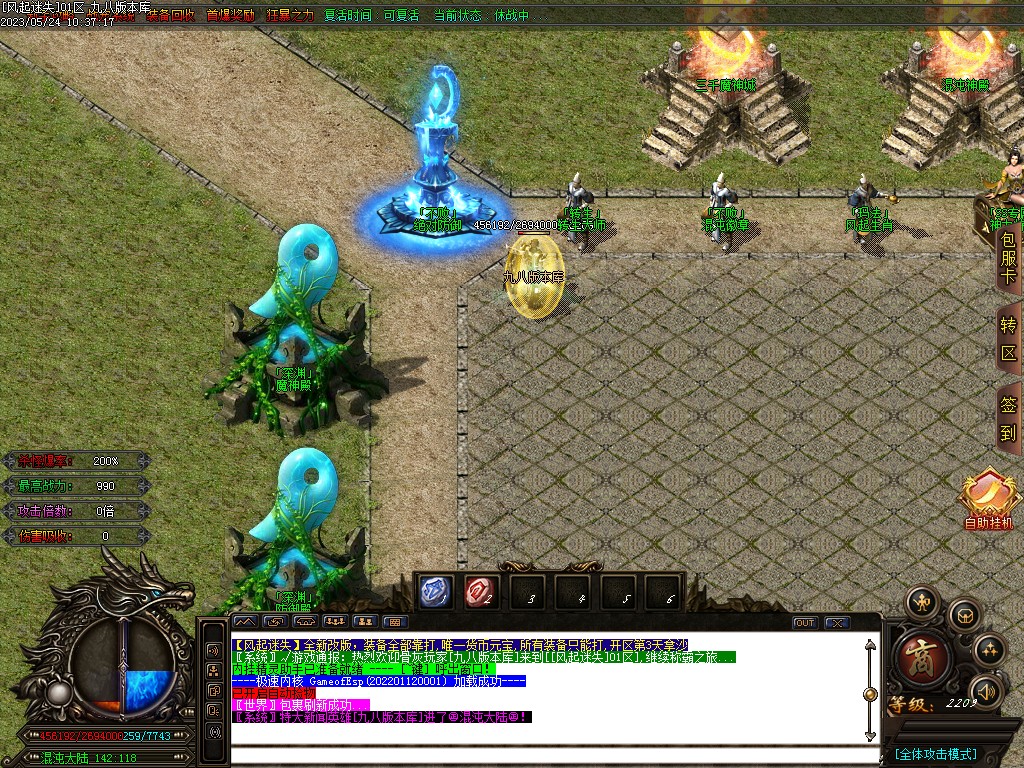The width and height of the screenshot is (1024, 768).
Task: Open the 签到 daily sign-in tab
Action: (1008, 419)
